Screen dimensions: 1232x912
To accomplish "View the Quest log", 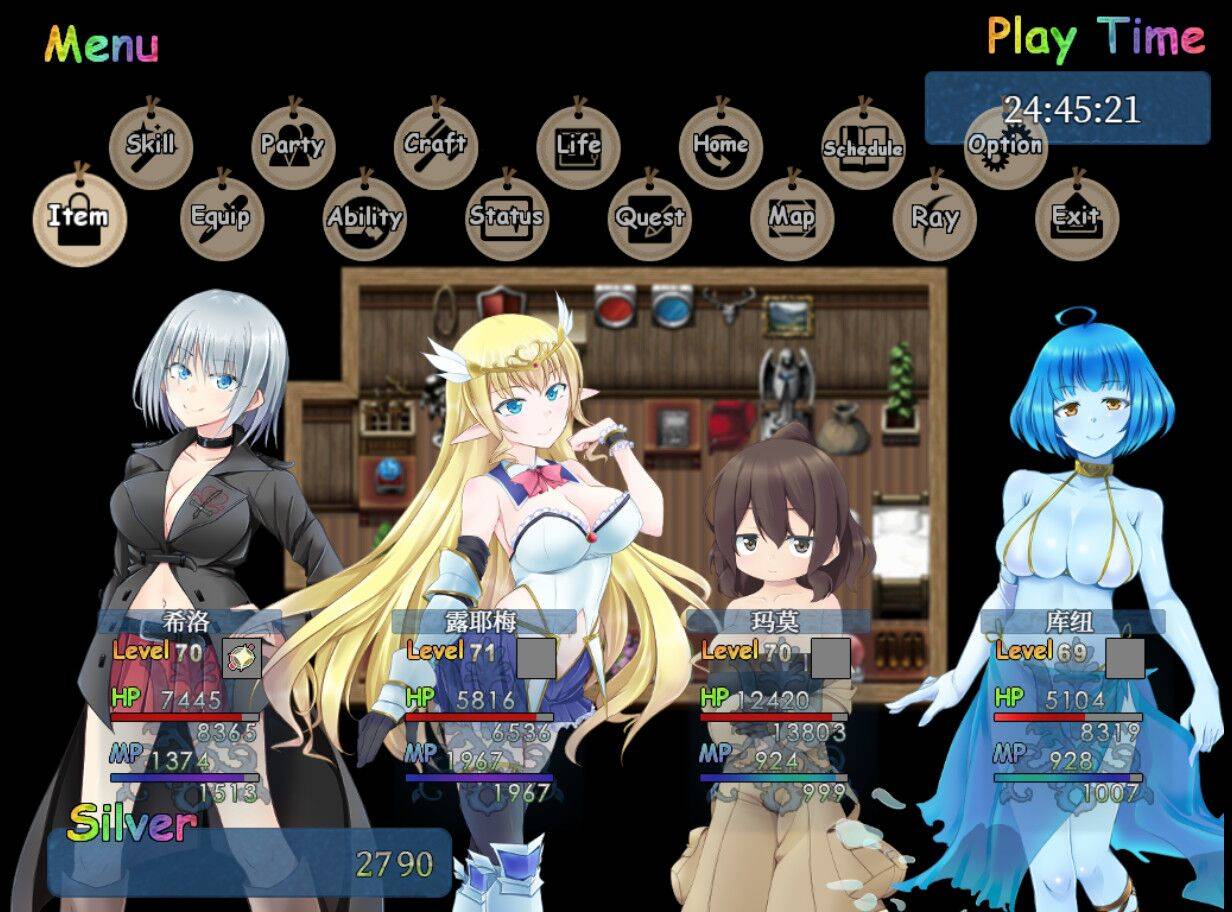I will click(650, 218).
